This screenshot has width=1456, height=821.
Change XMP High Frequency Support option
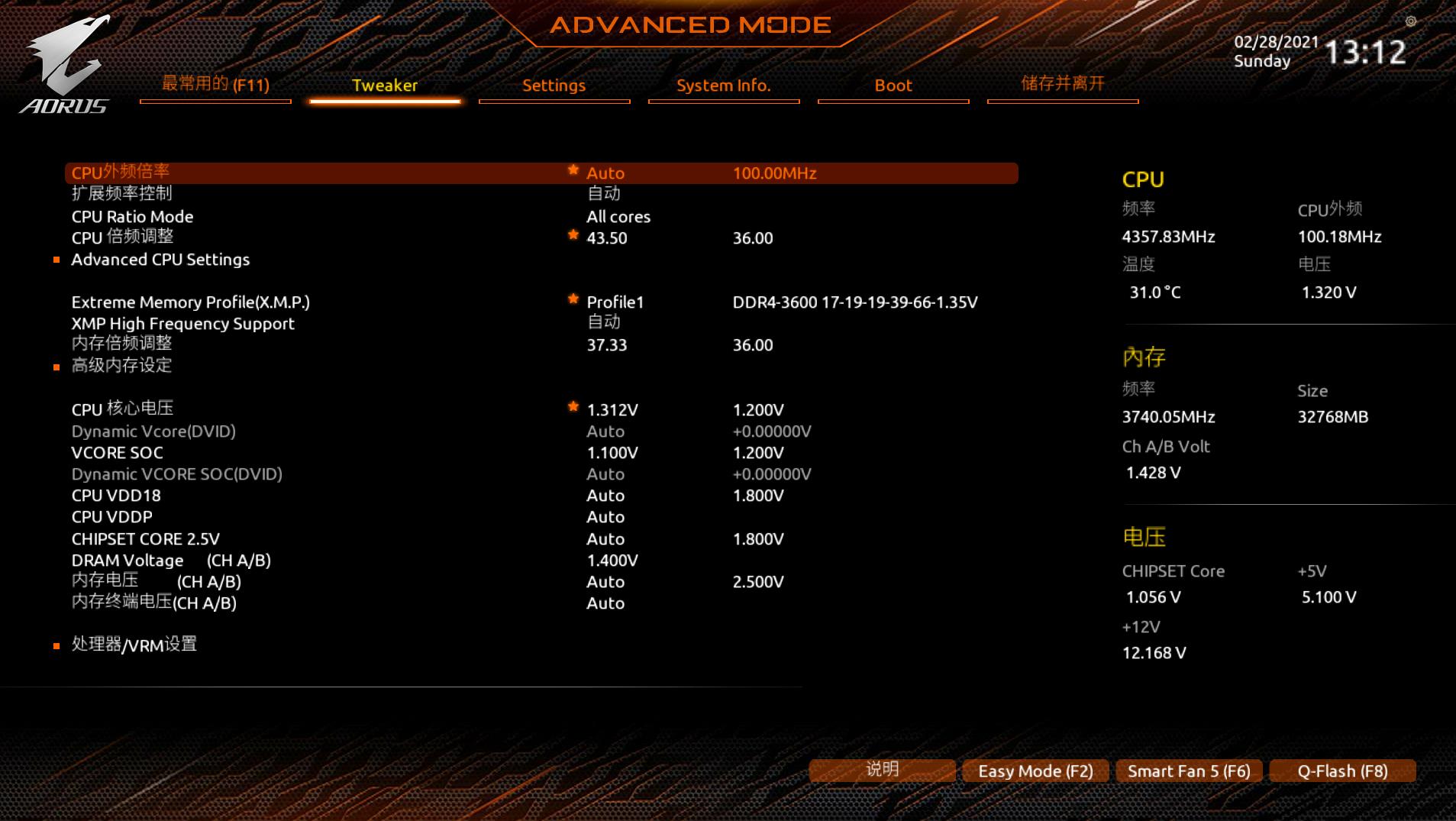coord(603,323)
